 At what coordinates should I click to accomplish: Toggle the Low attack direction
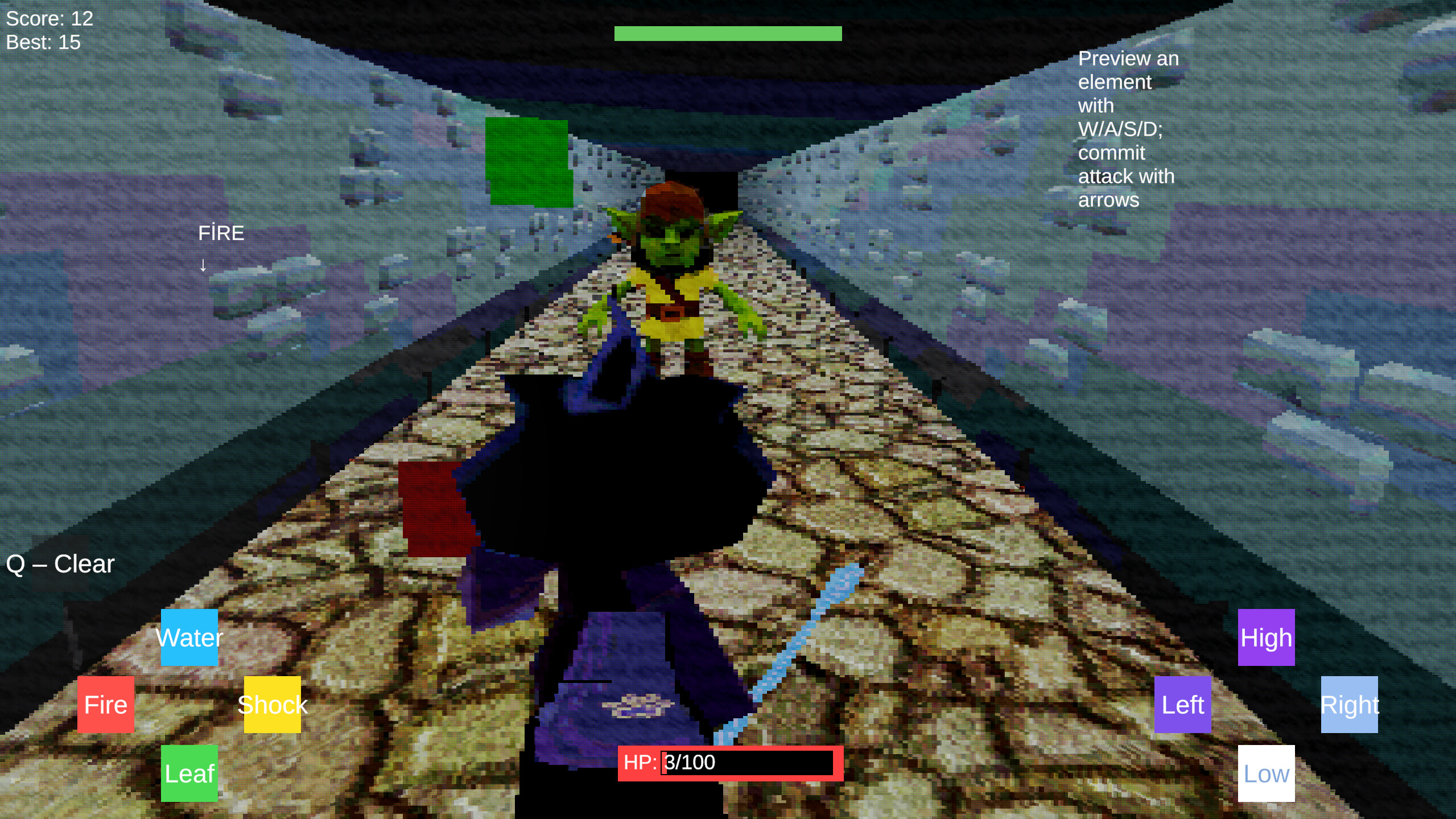pos(1265,773)
